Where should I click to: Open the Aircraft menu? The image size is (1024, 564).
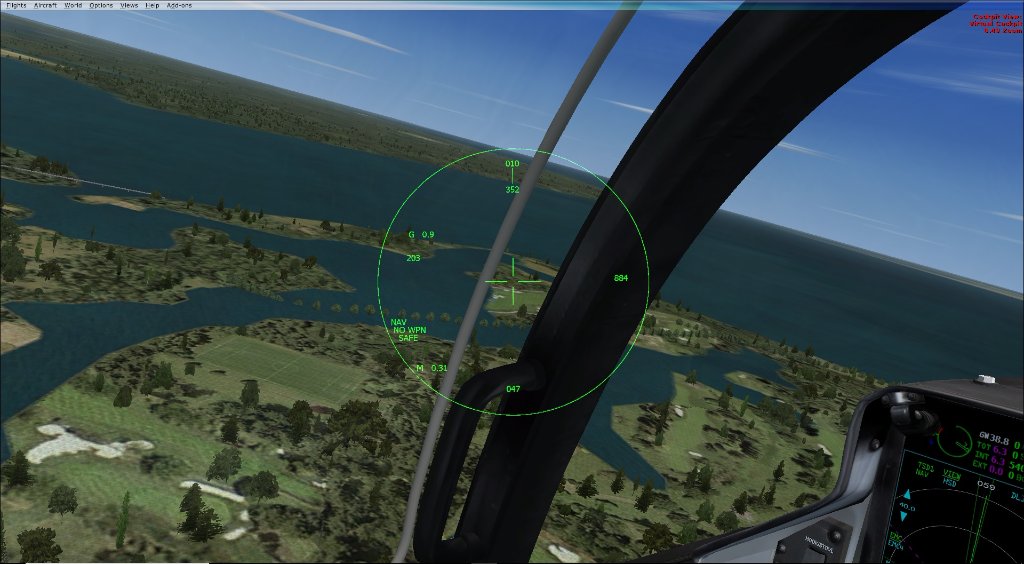(46, 5)
